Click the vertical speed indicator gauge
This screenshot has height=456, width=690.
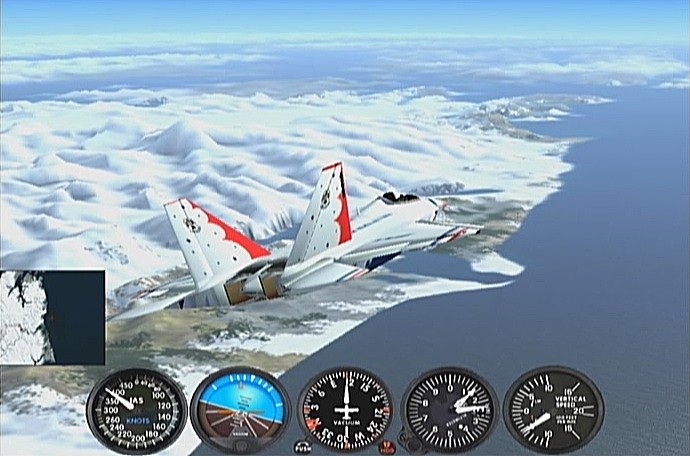pos(553,410)
